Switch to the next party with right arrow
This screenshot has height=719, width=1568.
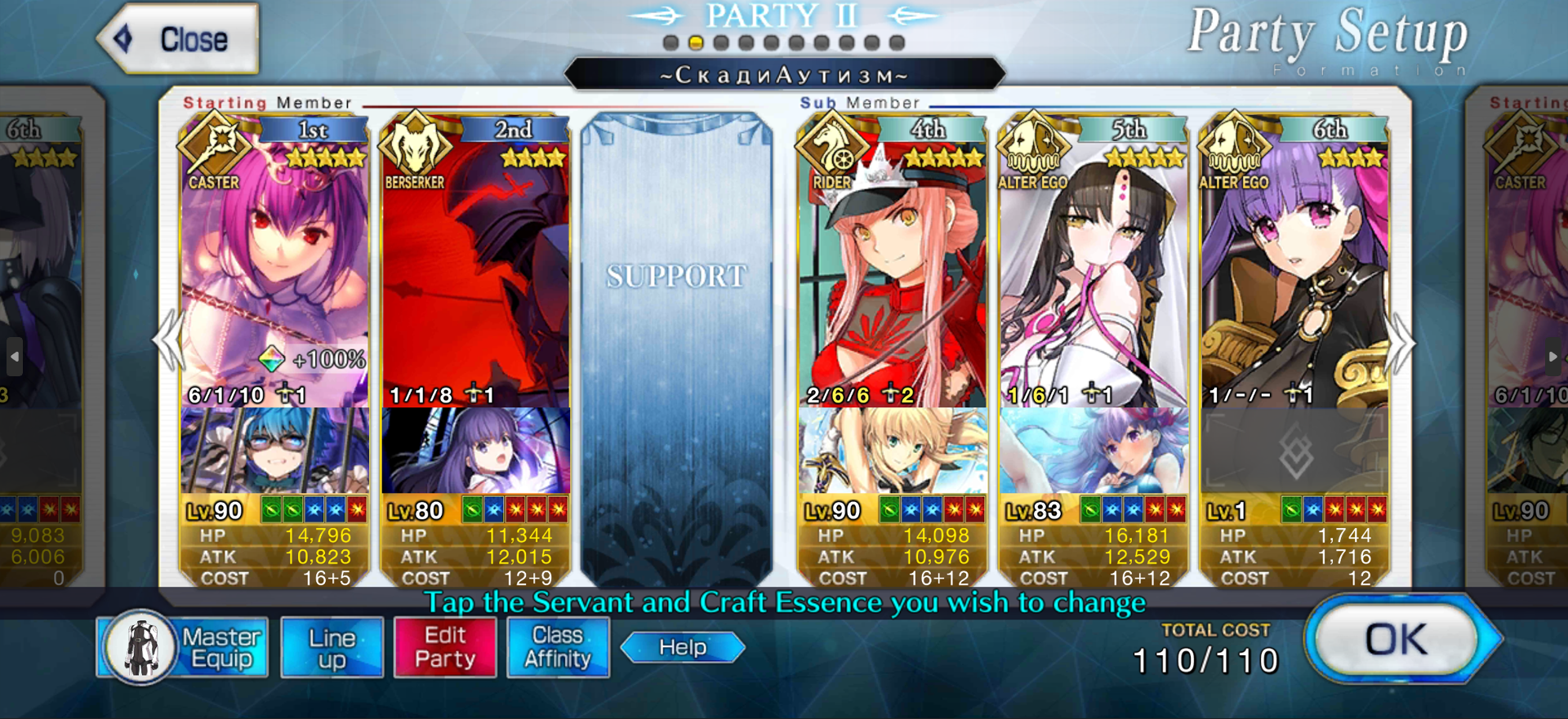click(1403, 343)
